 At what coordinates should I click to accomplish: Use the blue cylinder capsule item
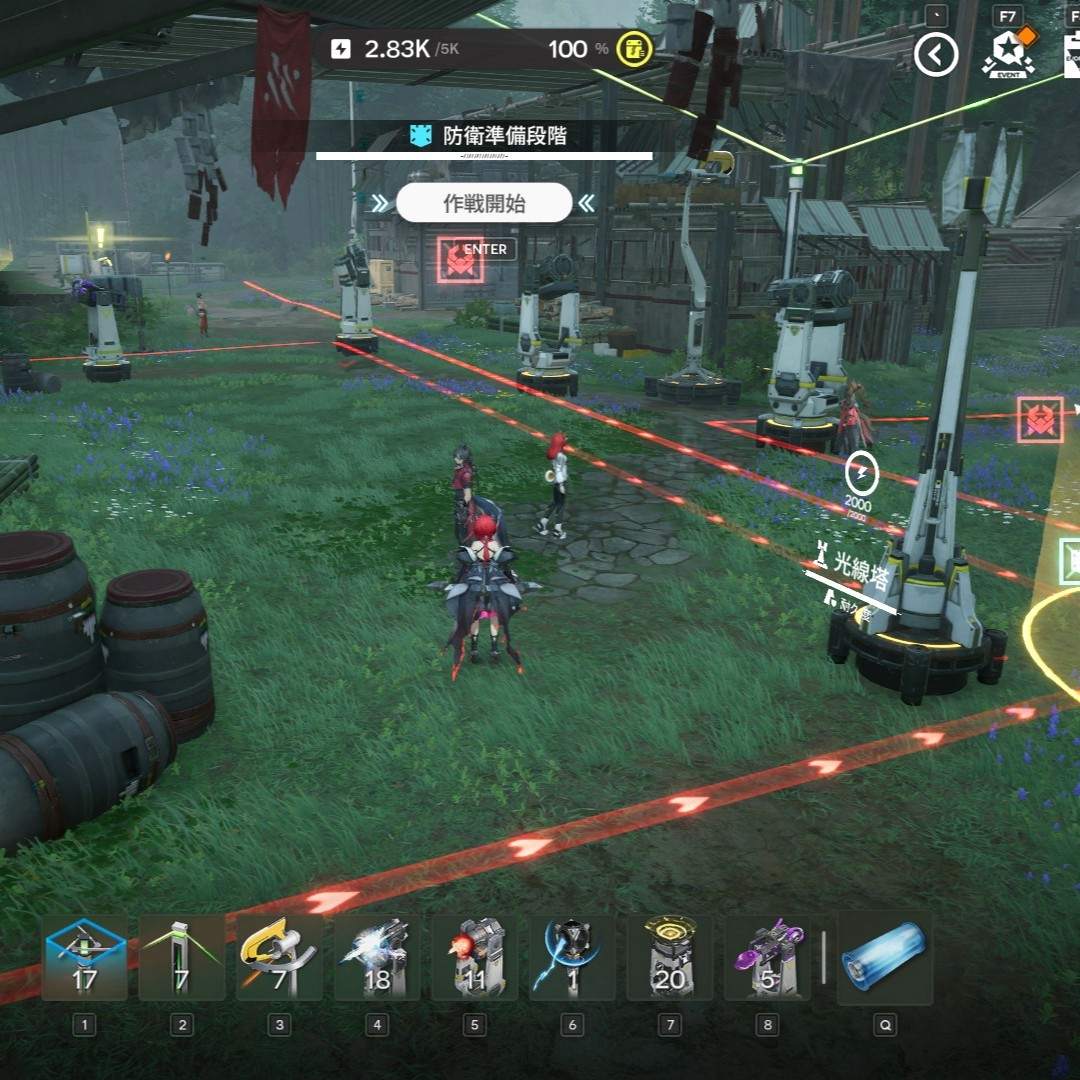[884, 958]
